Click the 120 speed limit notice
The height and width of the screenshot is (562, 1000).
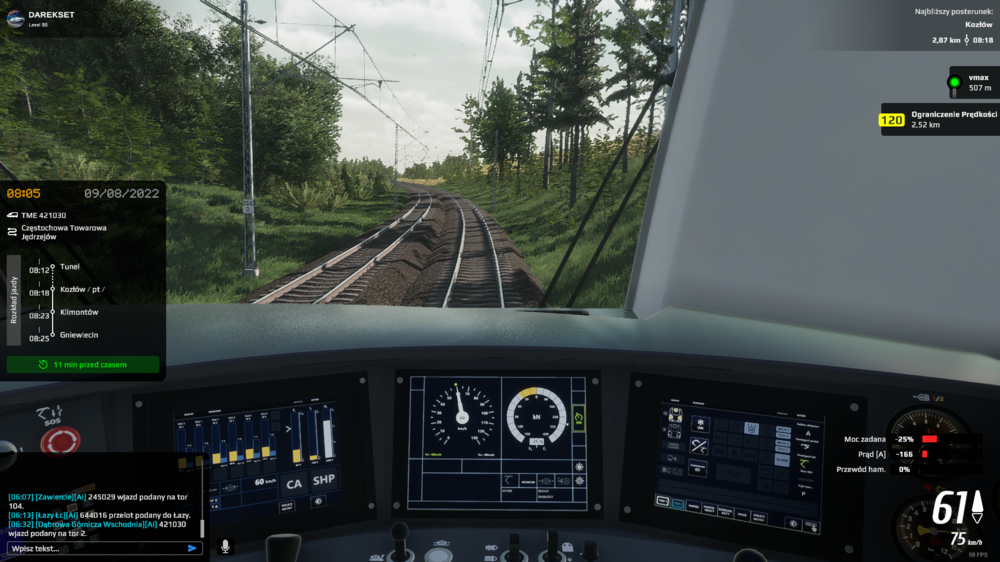(x=891, y=120)
